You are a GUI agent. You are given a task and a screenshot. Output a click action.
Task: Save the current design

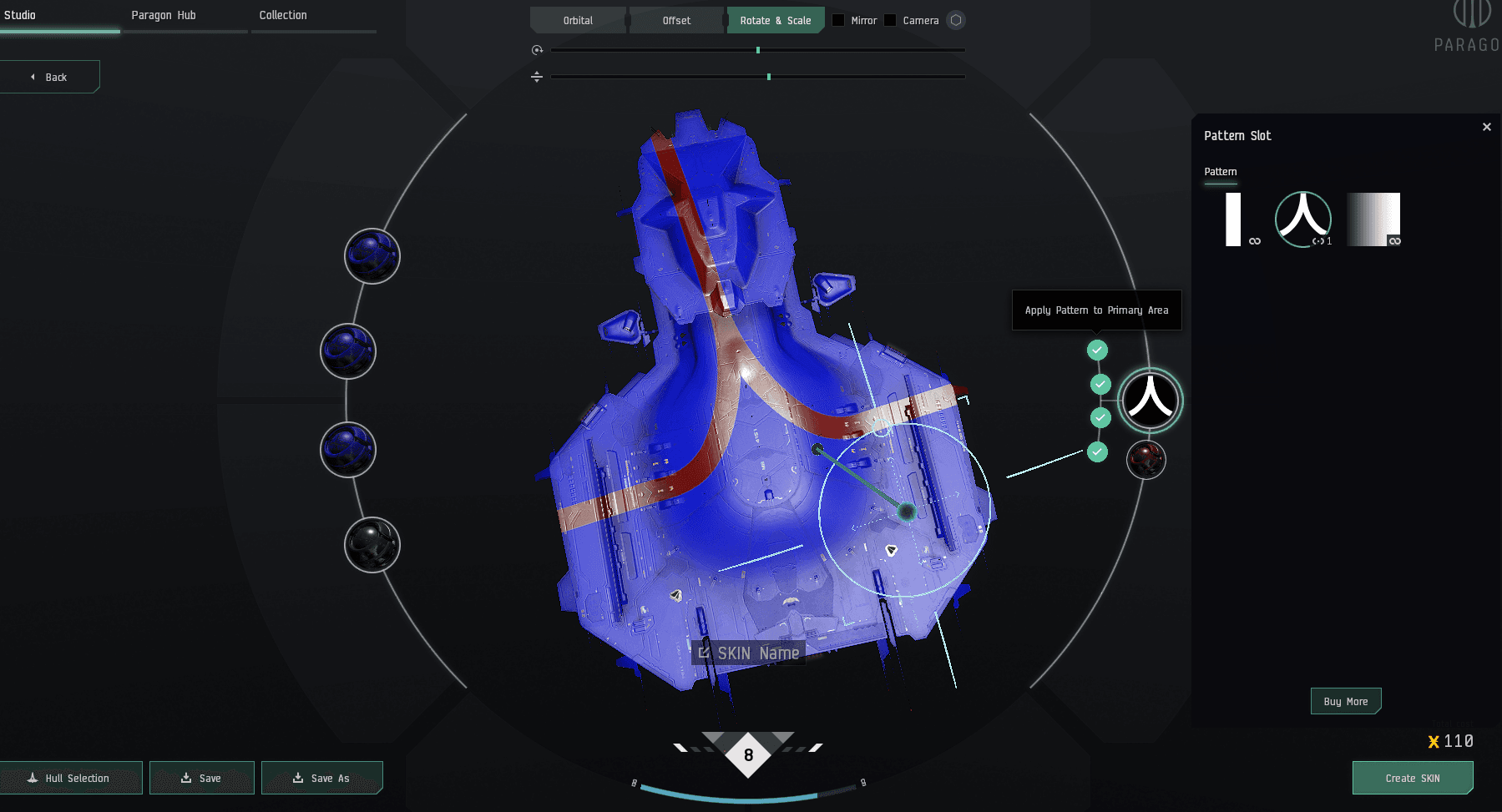click(201, 778)
